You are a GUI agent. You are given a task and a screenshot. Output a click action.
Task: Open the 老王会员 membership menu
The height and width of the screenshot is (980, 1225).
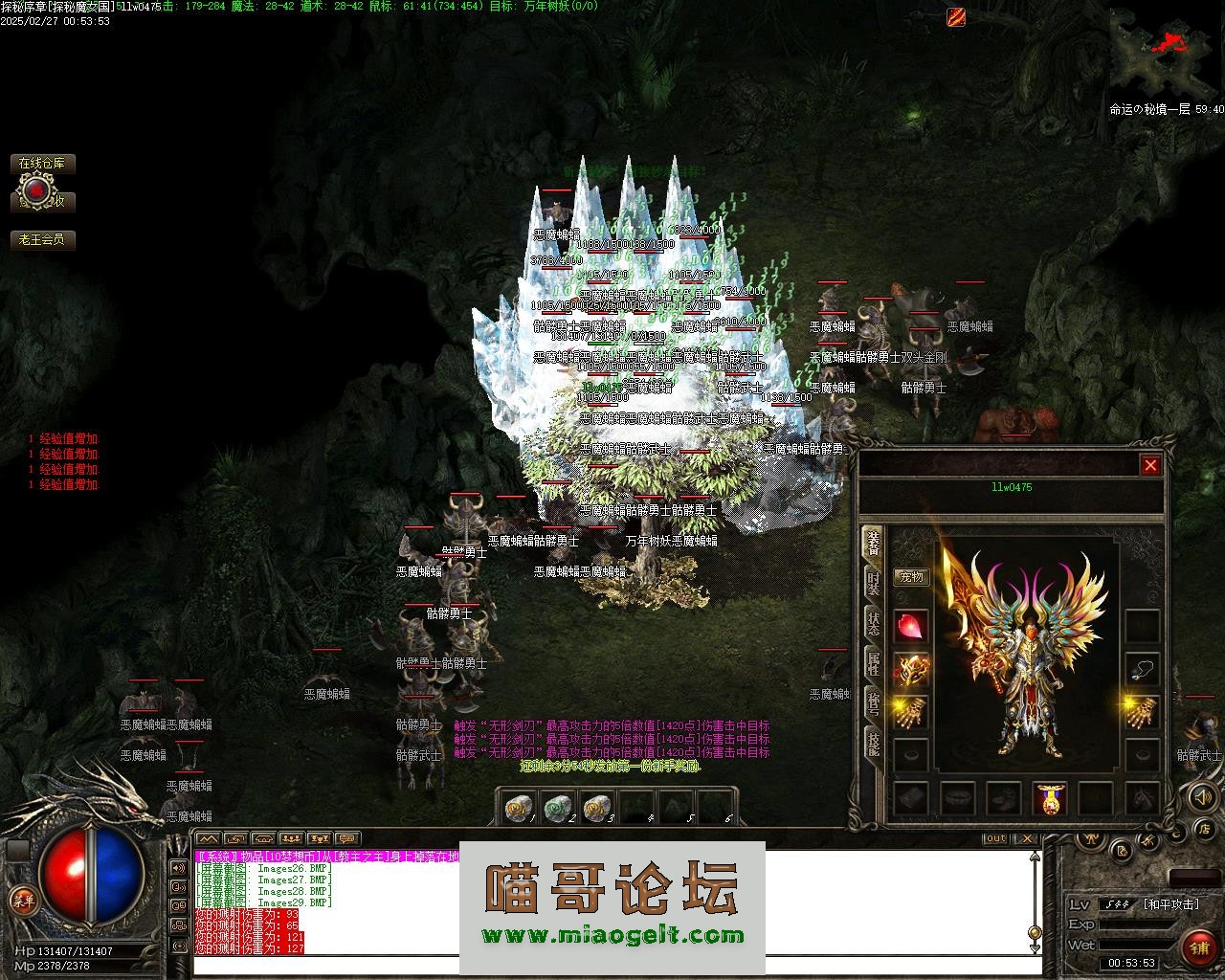coord(42,239)
